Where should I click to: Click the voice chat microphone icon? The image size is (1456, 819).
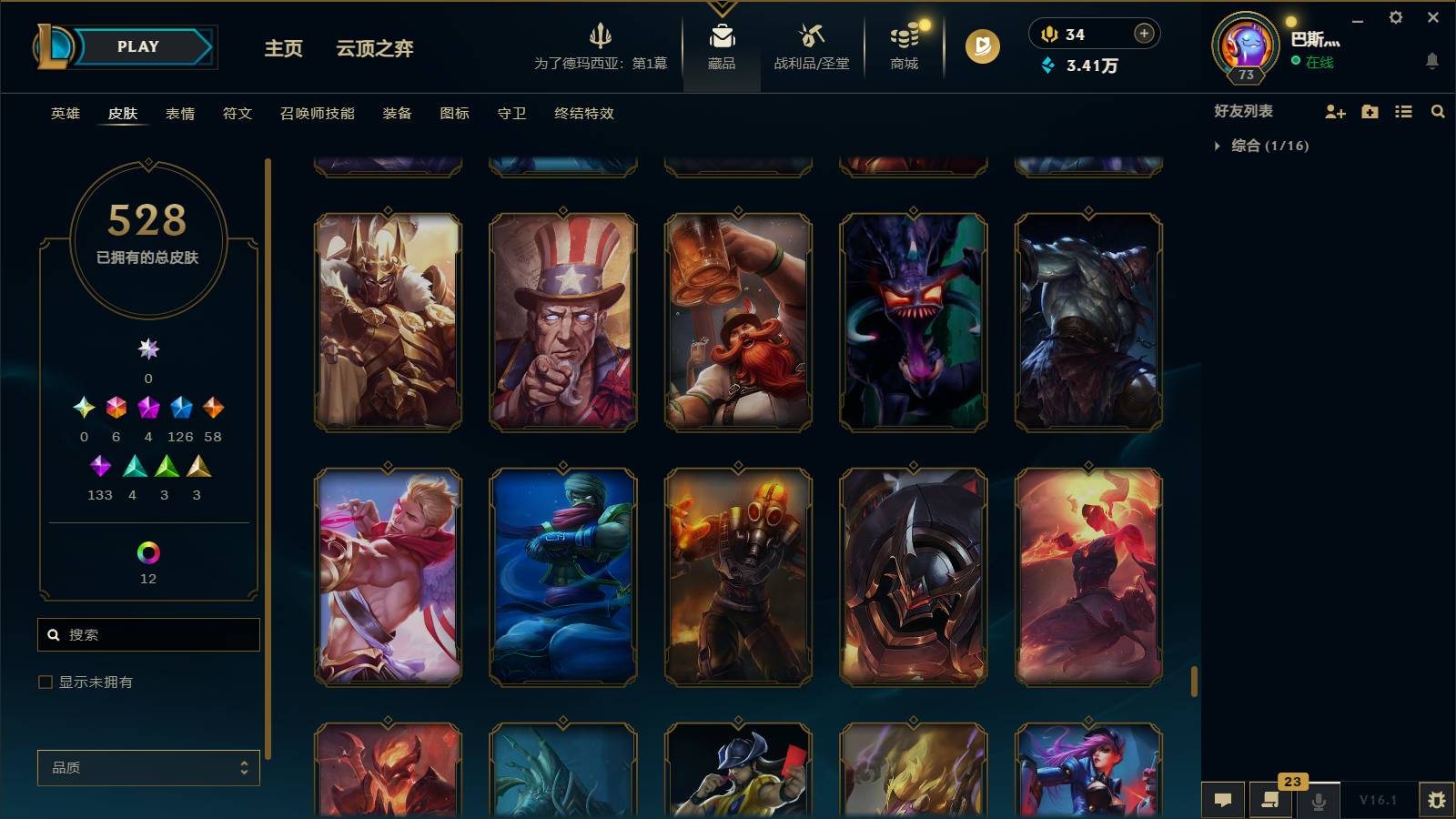pyautogui.click(x=1318, y=801)
